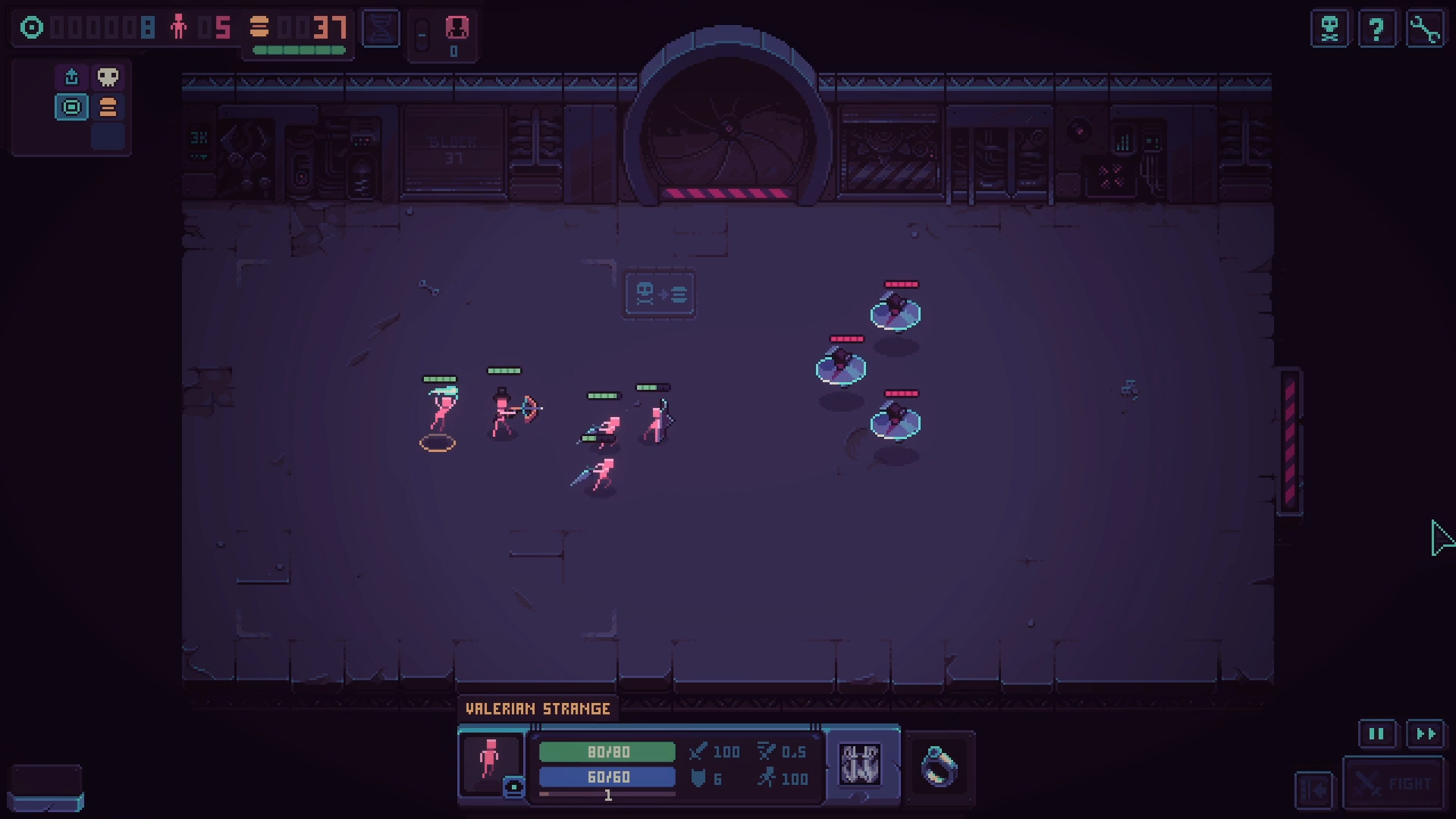
Task: Select the equipped armor slot
Action: [860, 764]
